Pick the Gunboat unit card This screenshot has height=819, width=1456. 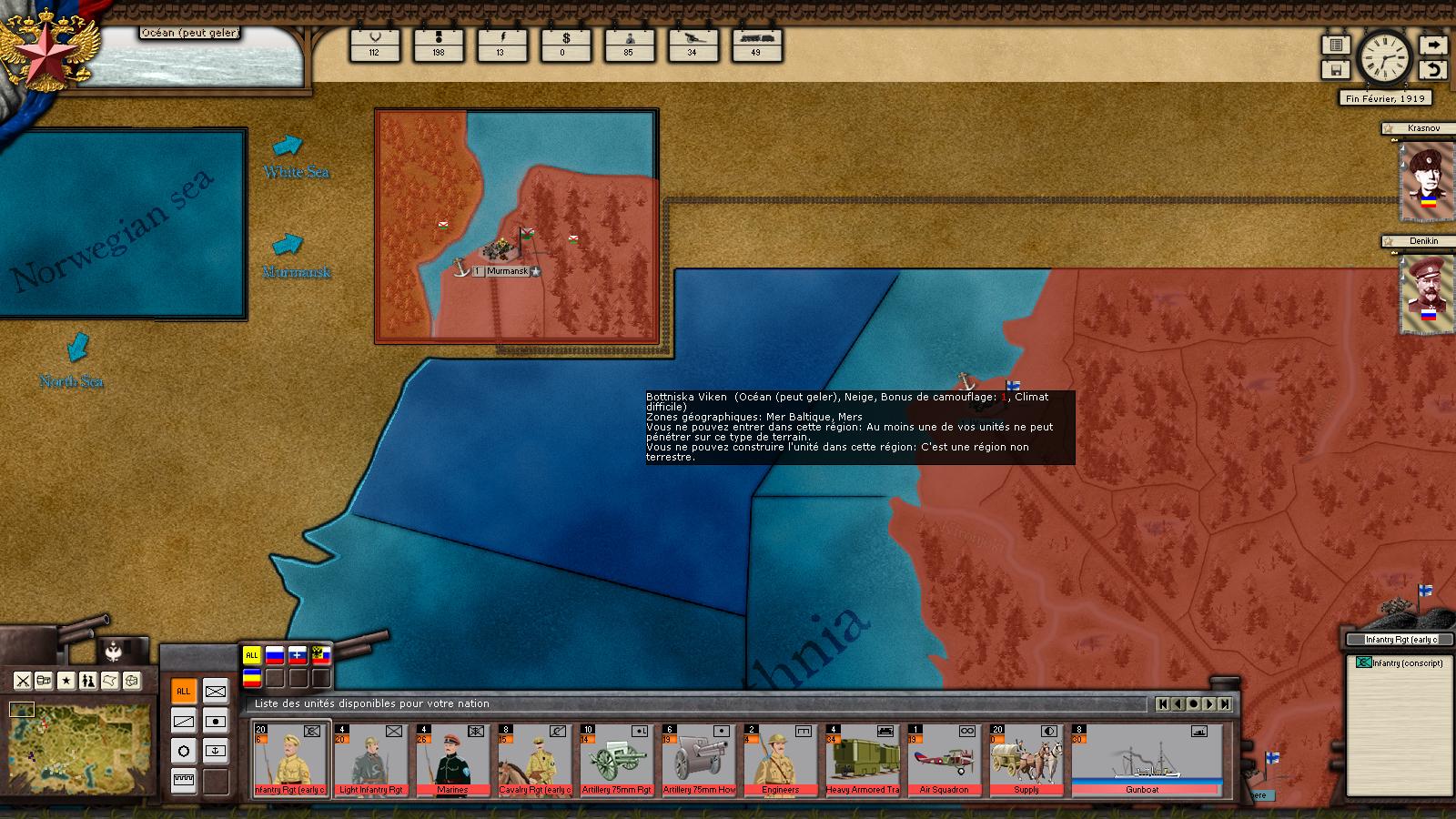pyautogui.click(x=1146, y=761)
